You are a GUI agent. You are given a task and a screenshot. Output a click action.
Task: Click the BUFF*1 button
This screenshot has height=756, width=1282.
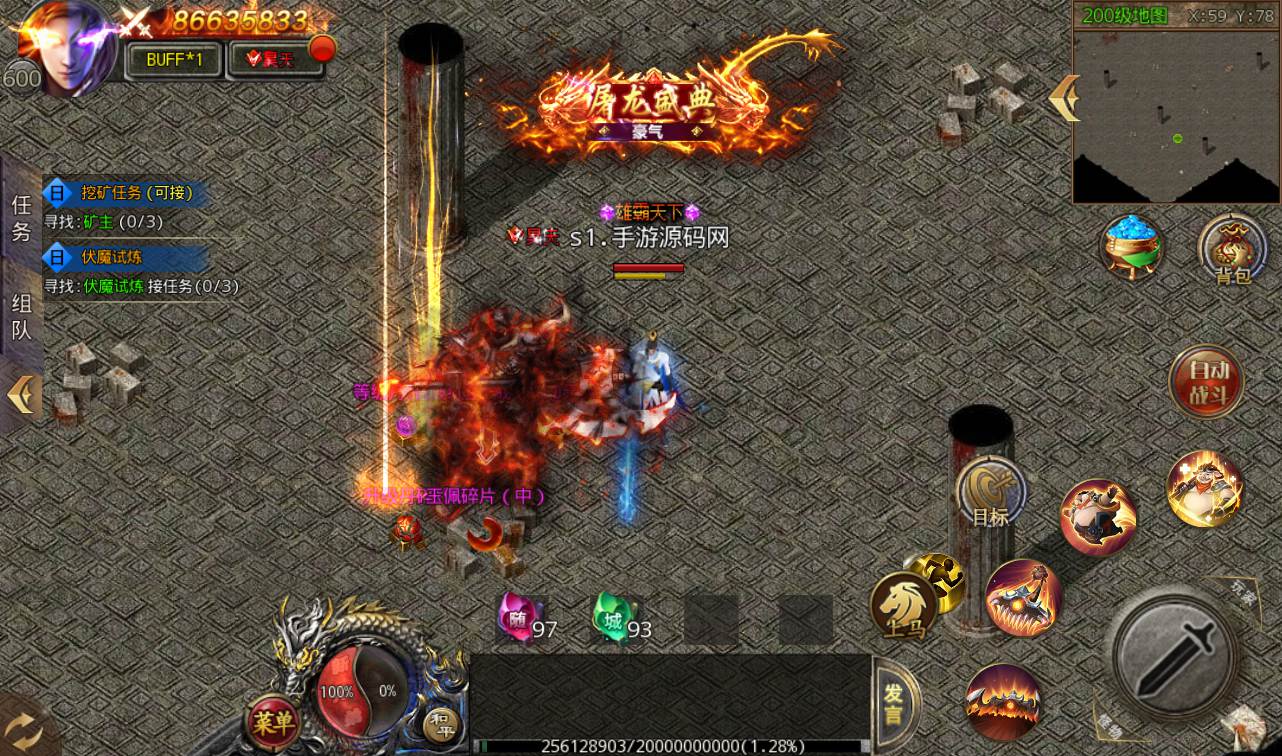[174, 59]
